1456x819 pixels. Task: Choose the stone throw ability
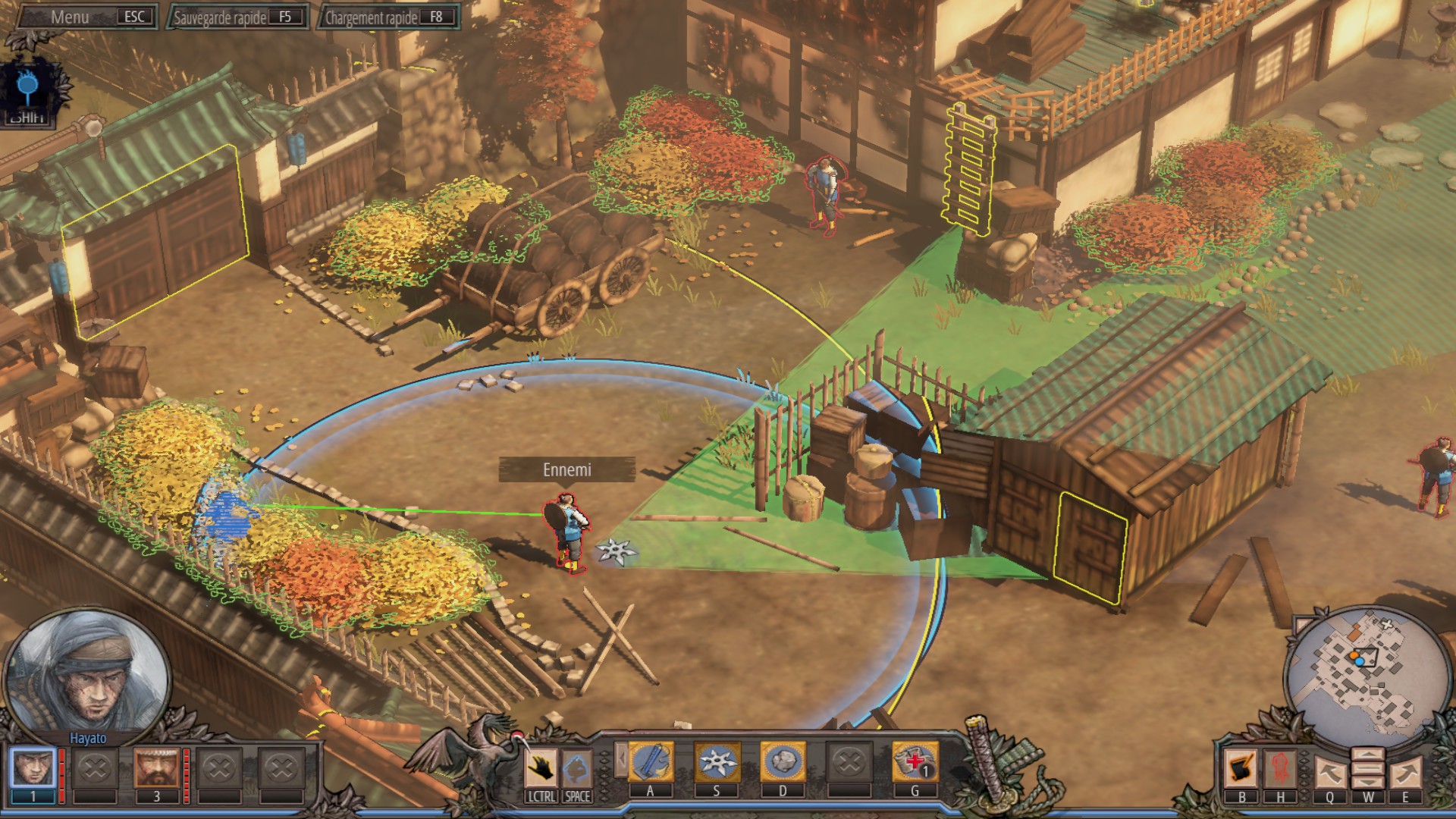[x=783, y=762]
